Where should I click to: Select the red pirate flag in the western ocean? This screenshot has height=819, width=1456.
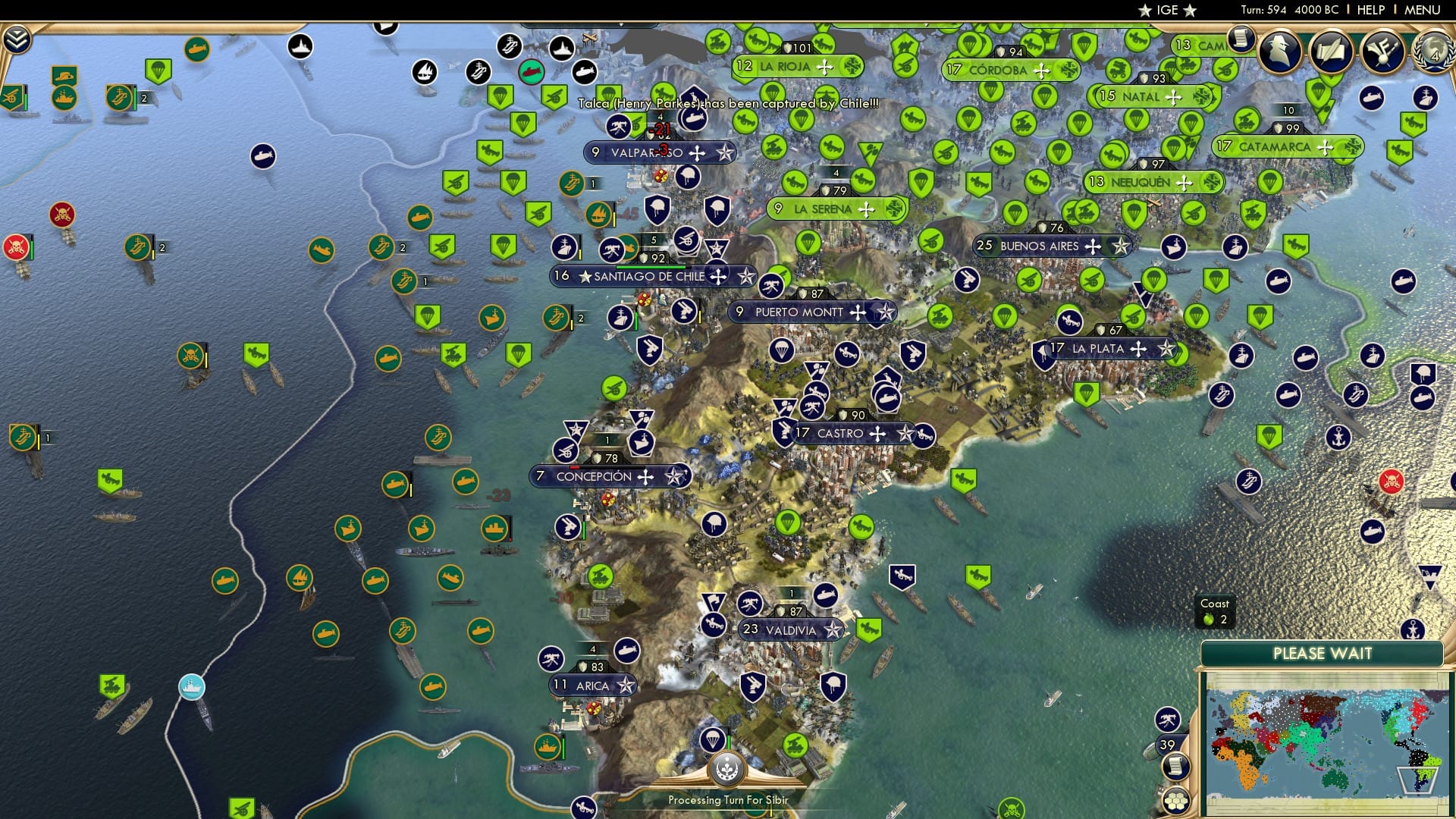tap(16, 245)
